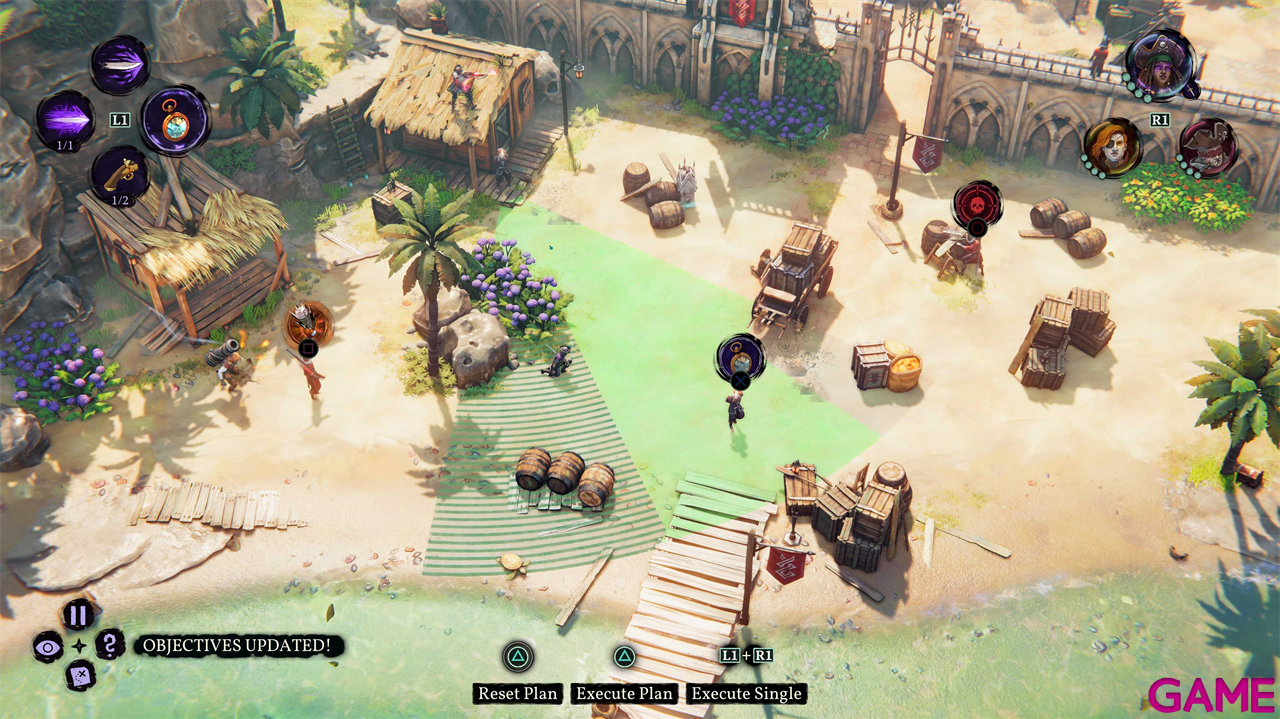The image size is (1280, 719).
Task: Toggle the eye view-mode icon
Action: coord(47,646)
